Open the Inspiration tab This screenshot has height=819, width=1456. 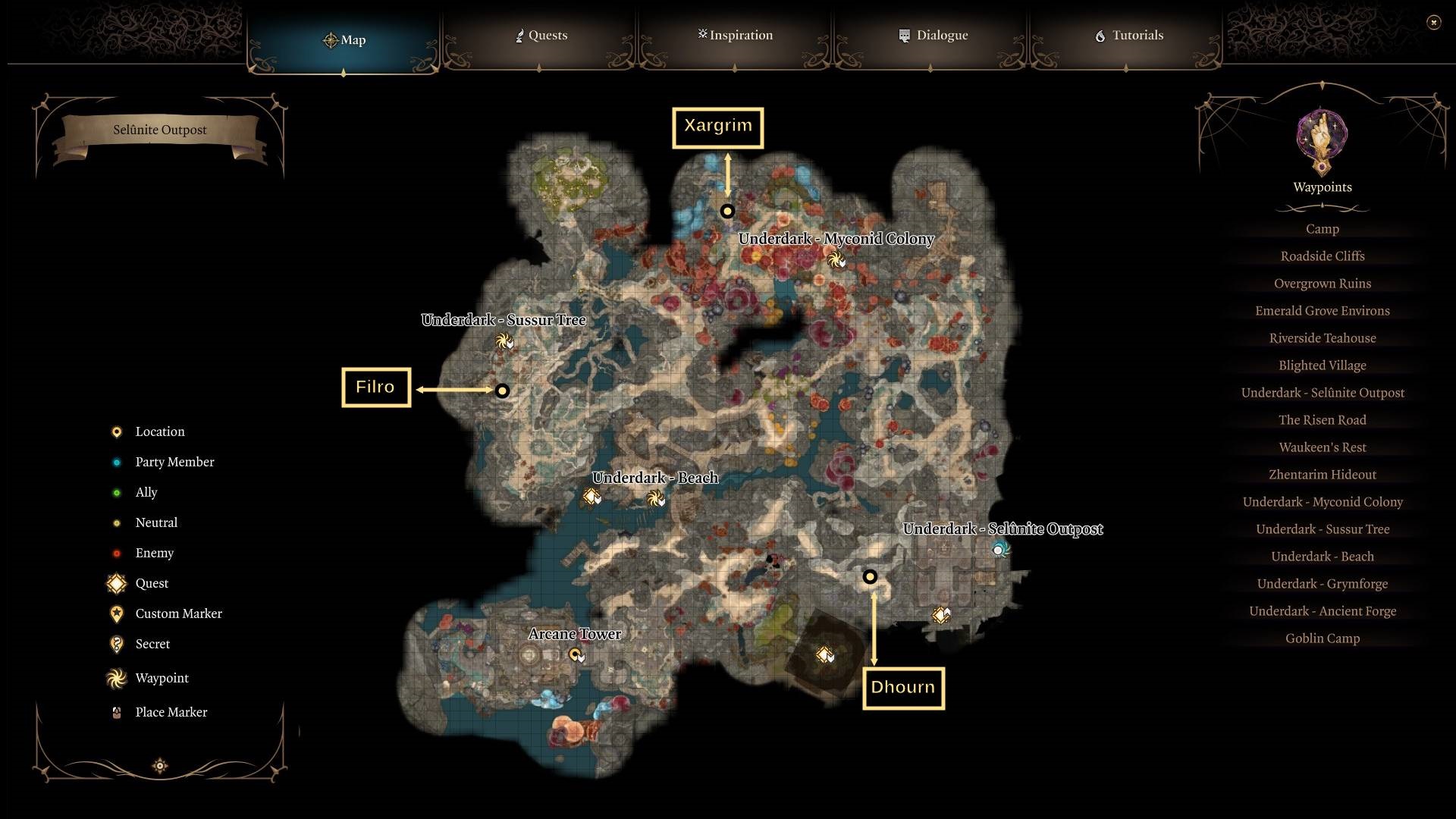(x=735, y=36)
